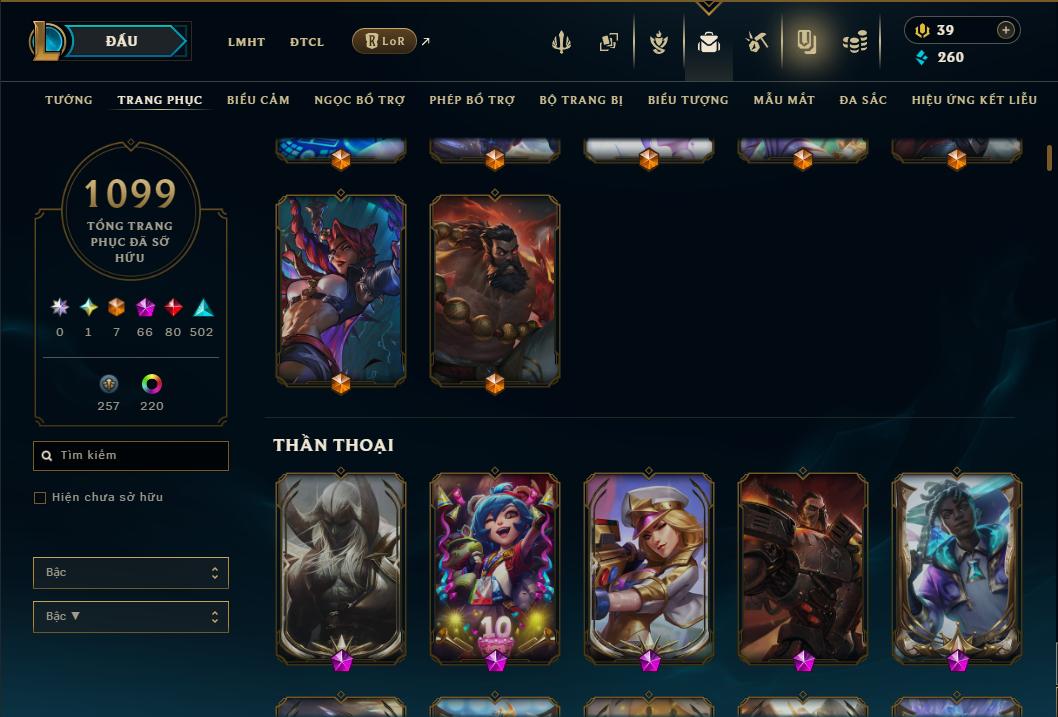This screenshot has width=1058, height=717.
Task: Open the ĐA SẮC tab
Action: (863, 100)
